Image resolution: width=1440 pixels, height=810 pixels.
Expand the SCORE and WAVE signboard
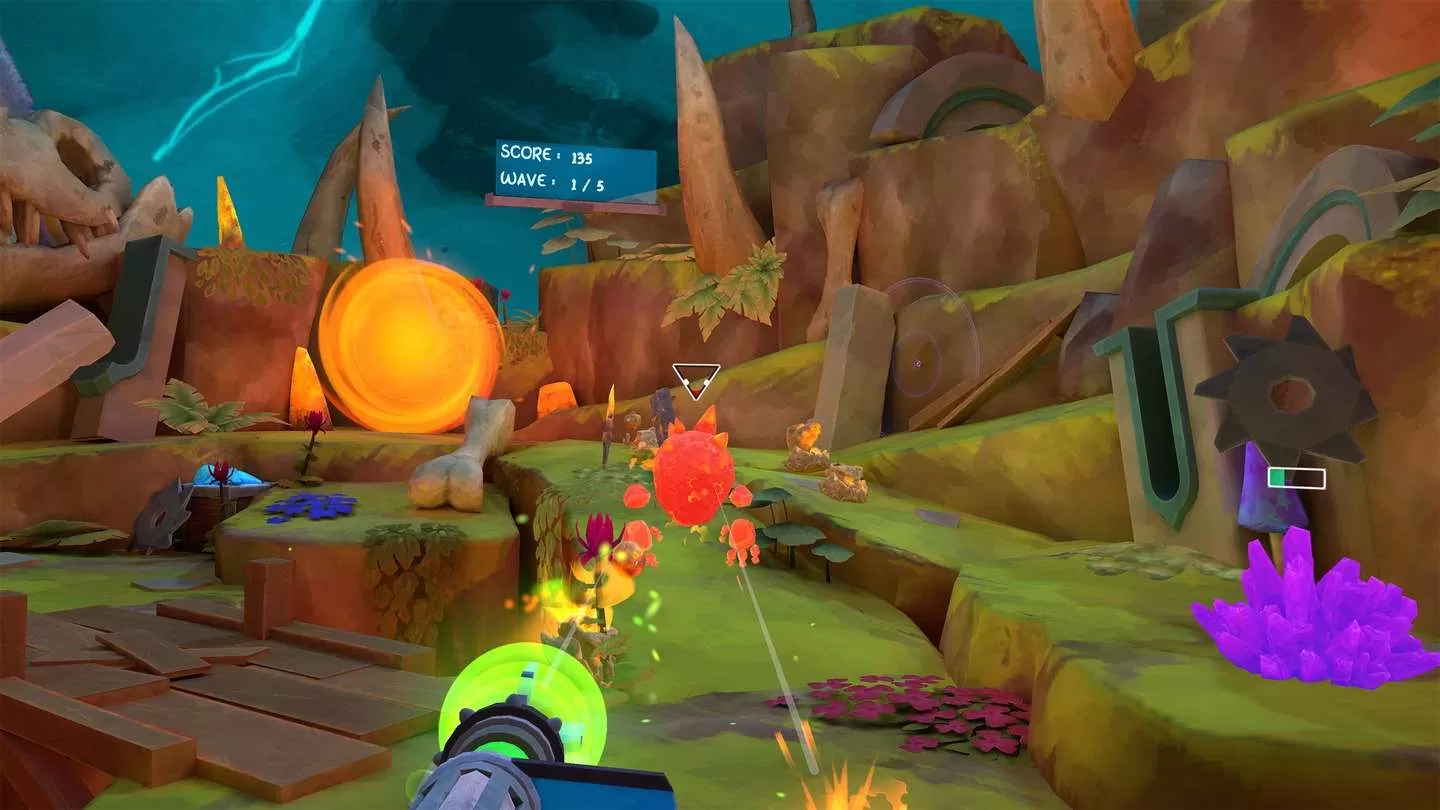tap(573, 170)
